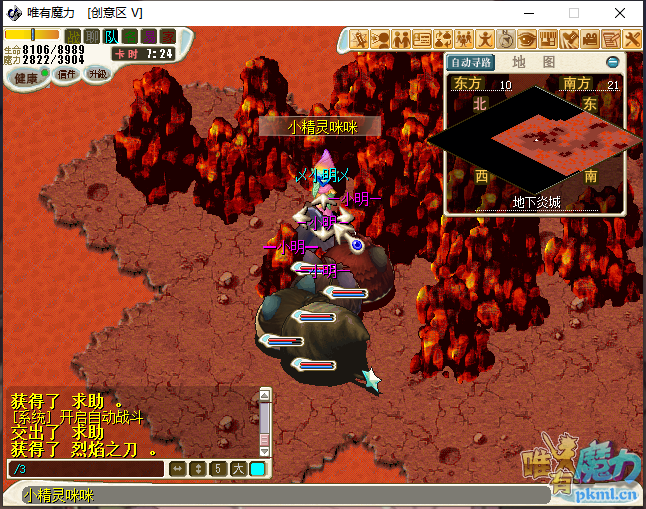646x509 pixels.
Task: Toggle the cyan 队 team button
Action: point(111,37)
